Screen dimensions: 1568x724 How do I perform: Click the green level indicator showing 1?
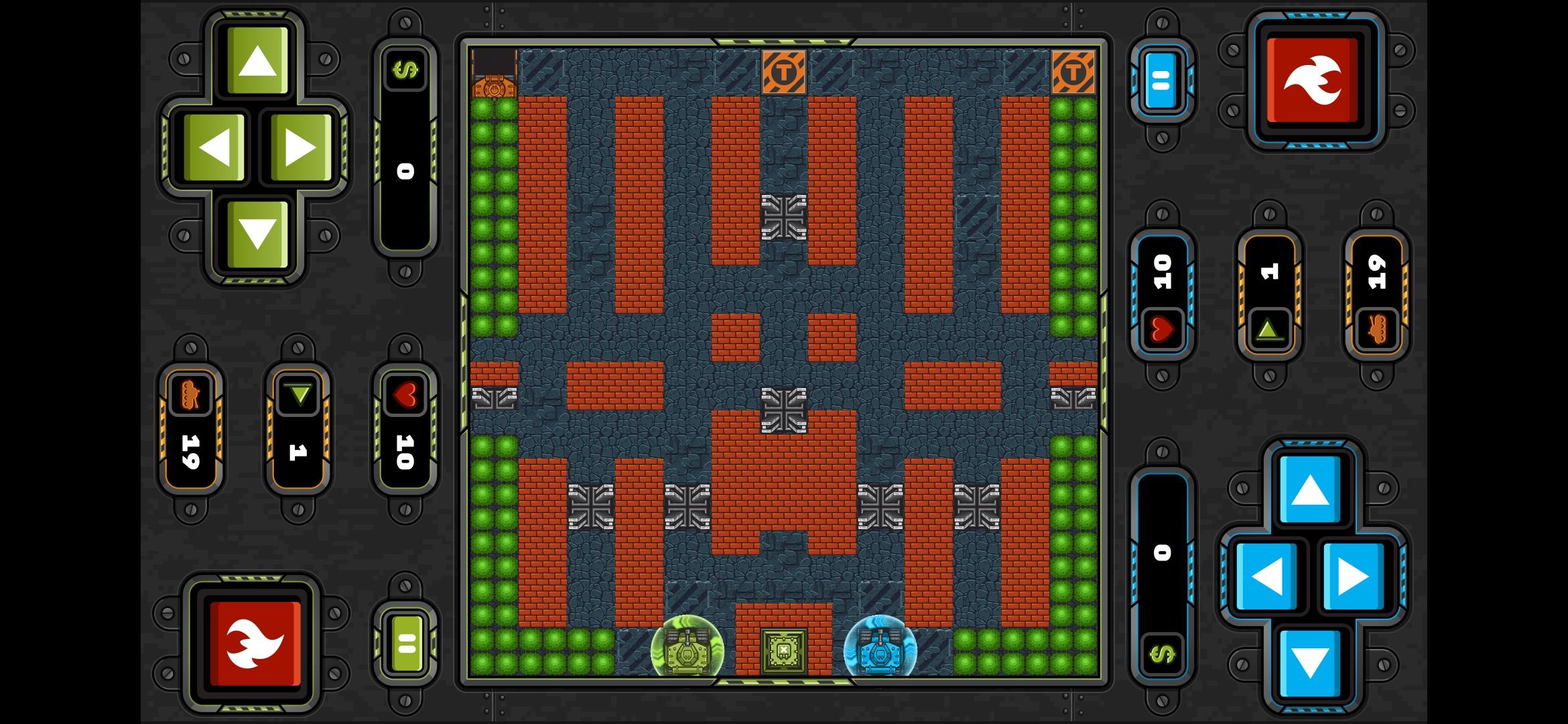(297, 426)
